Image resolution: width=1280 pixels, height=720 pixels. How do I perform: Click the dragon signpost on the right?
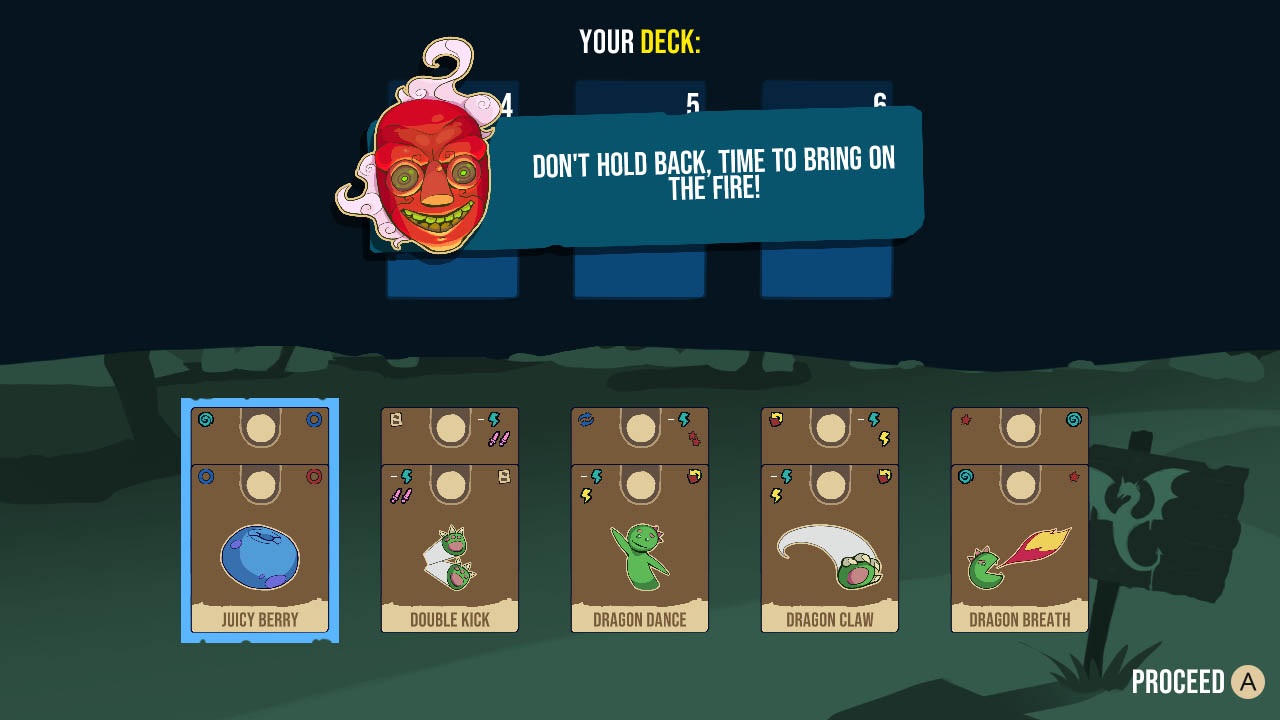tap(1128, 520)
